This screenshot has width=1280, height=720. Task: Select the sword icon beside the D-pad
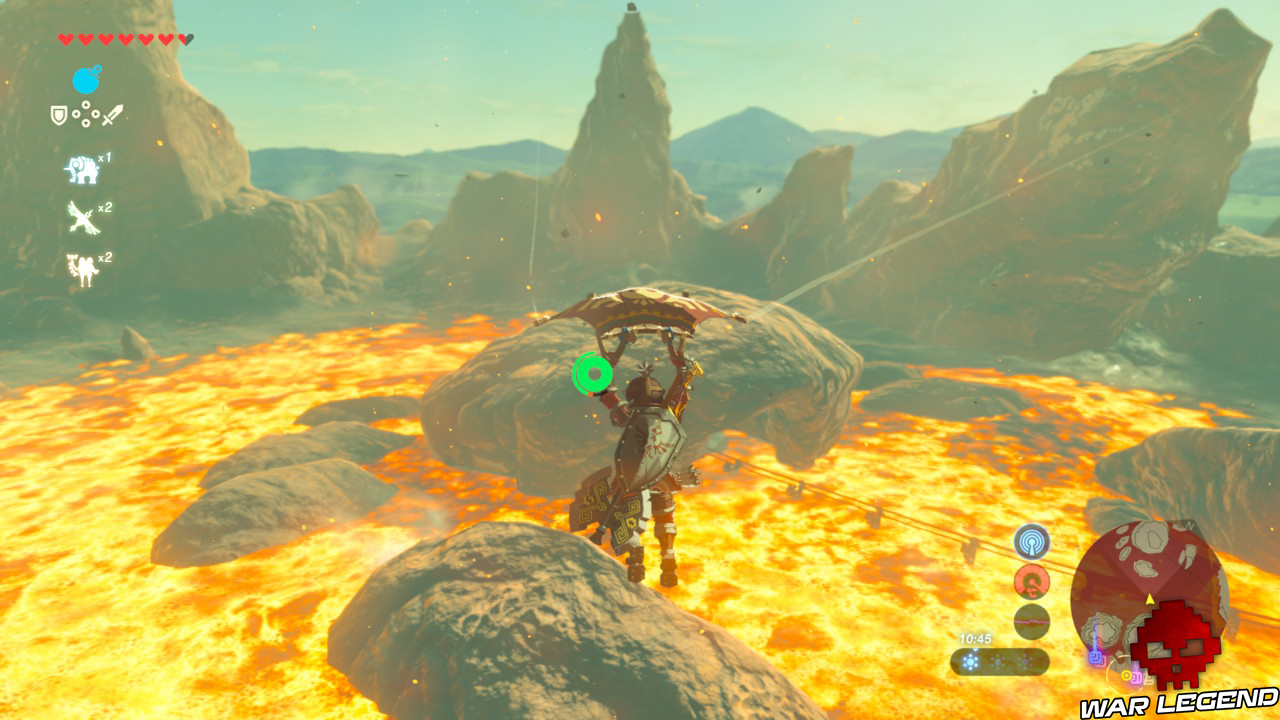[x=114, y=113]
